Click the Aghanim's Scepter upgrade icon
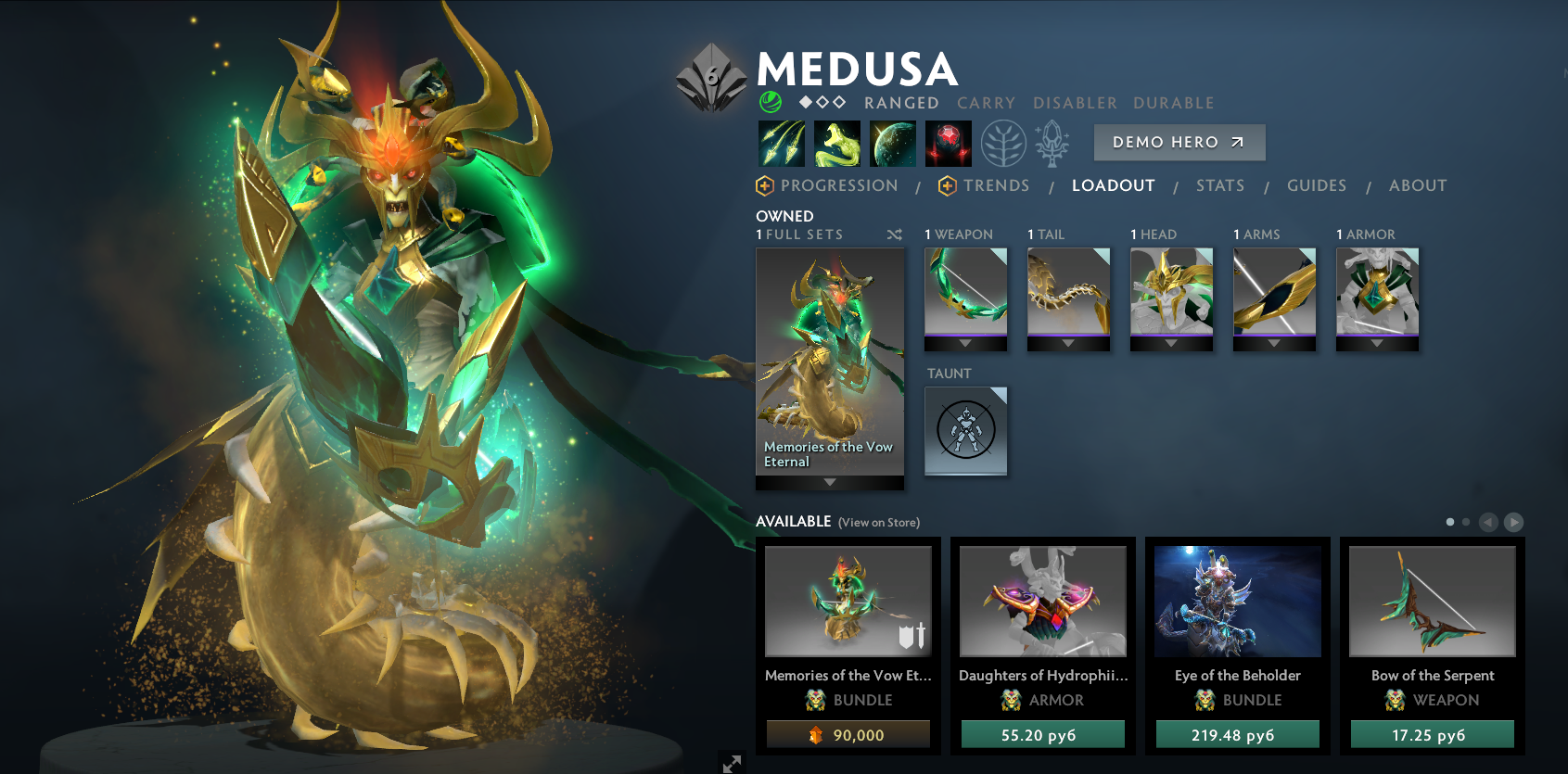Image resolution: width=1568 pixels, height=774 pixels. [x=1051, y=144]
